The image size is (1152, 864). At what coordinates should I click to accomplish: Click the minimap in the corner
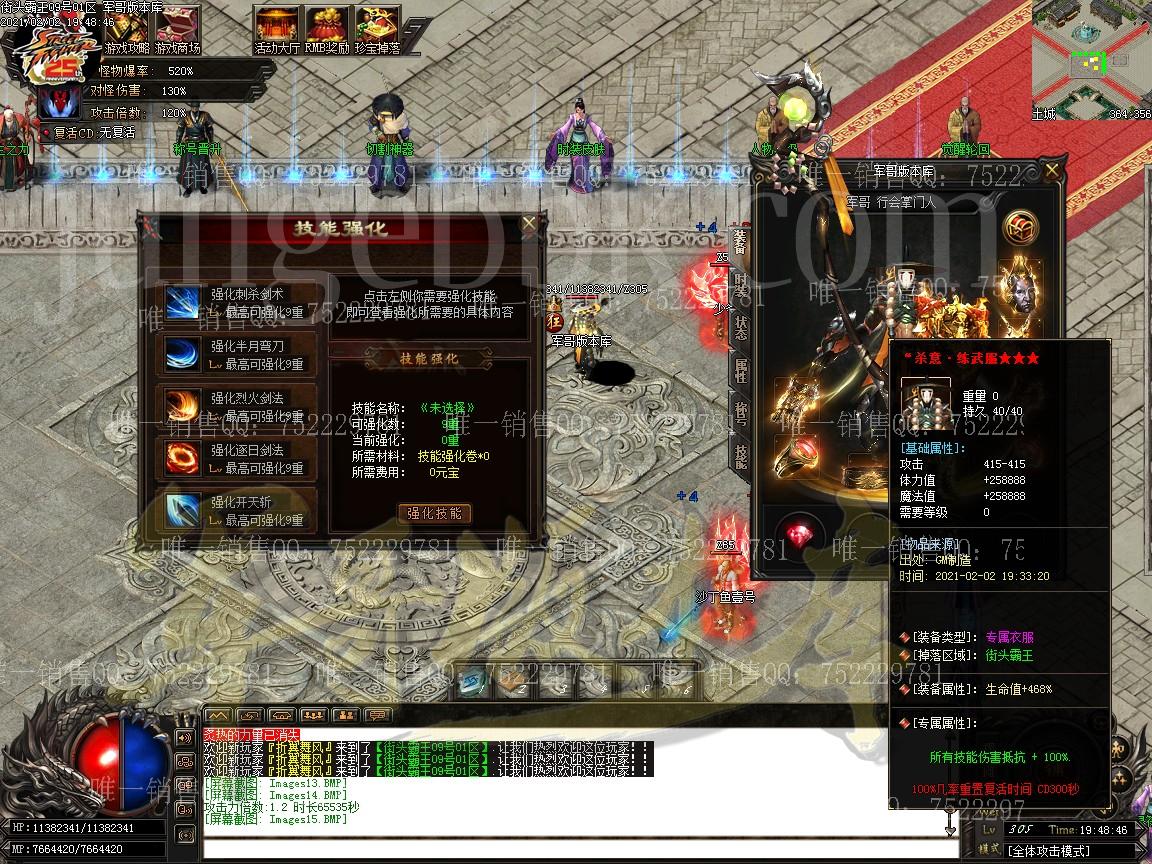click(1091, 55)
